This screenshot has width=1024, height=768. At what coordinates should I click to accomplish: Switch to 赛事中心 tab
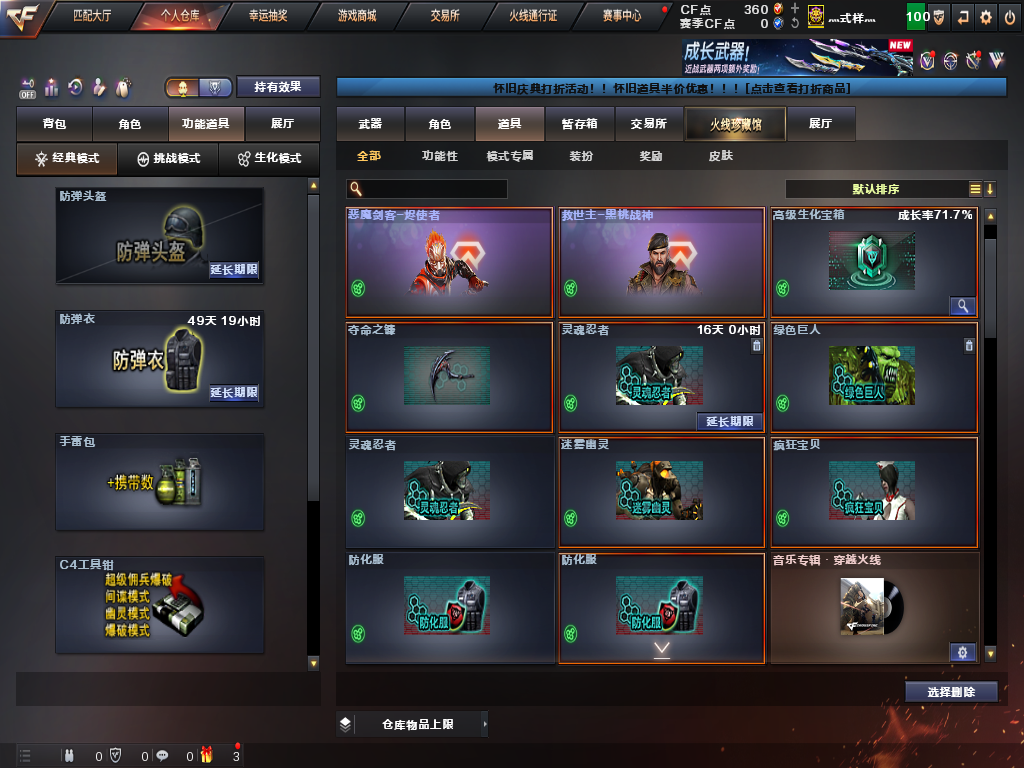622,16
